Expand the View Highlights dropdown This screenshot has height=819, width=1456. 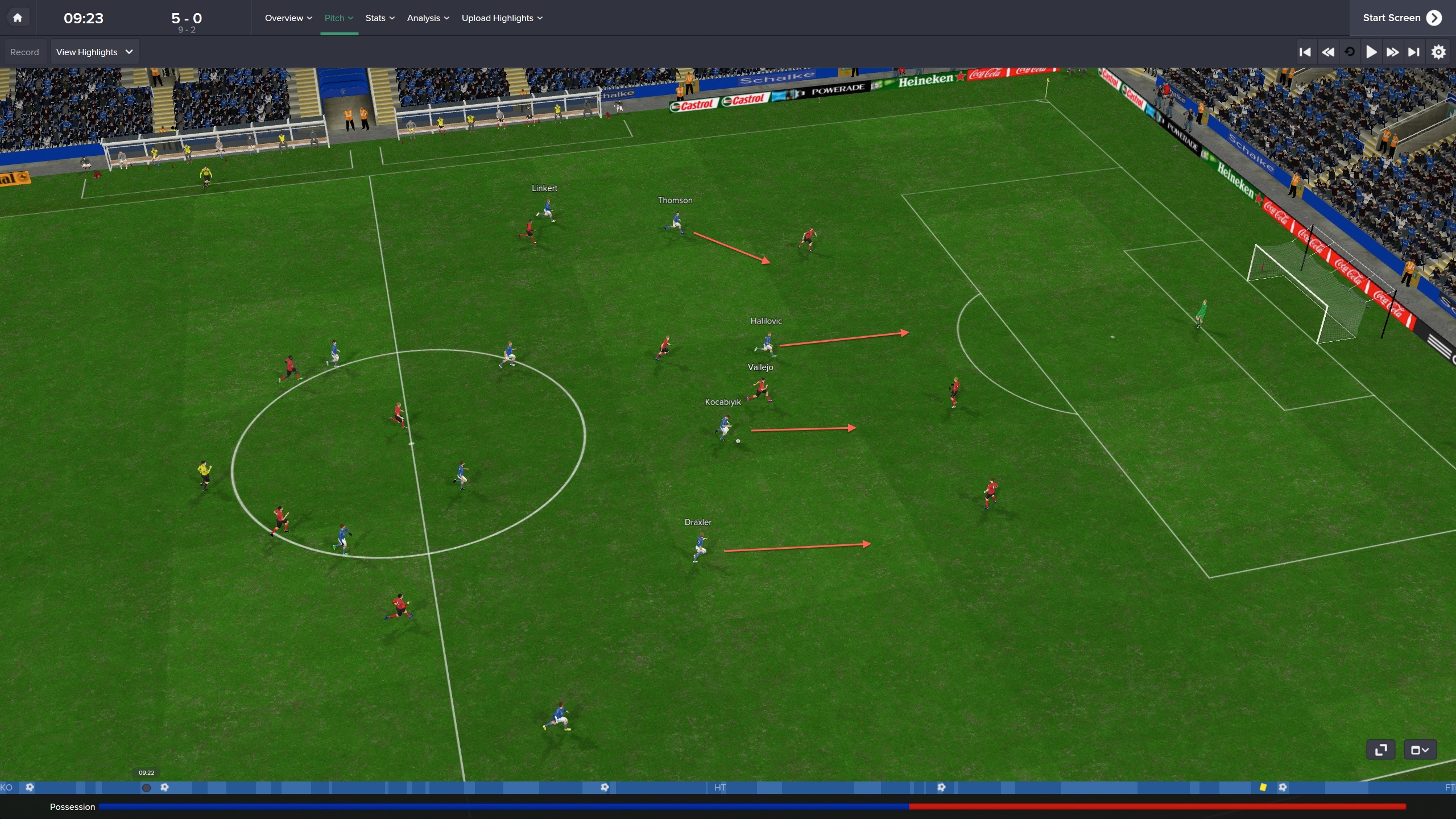[94, 52]
